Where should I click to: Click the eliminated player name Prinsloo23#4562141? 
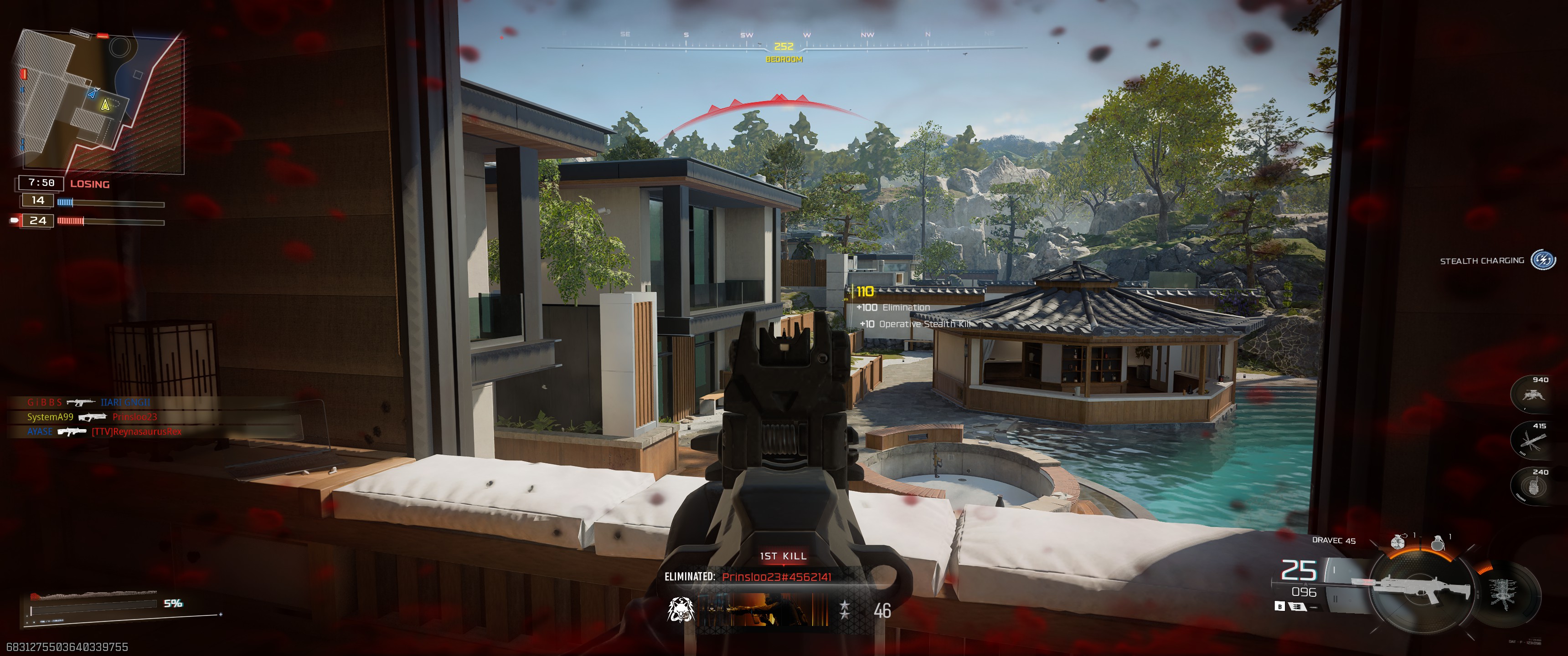(777, 577)
